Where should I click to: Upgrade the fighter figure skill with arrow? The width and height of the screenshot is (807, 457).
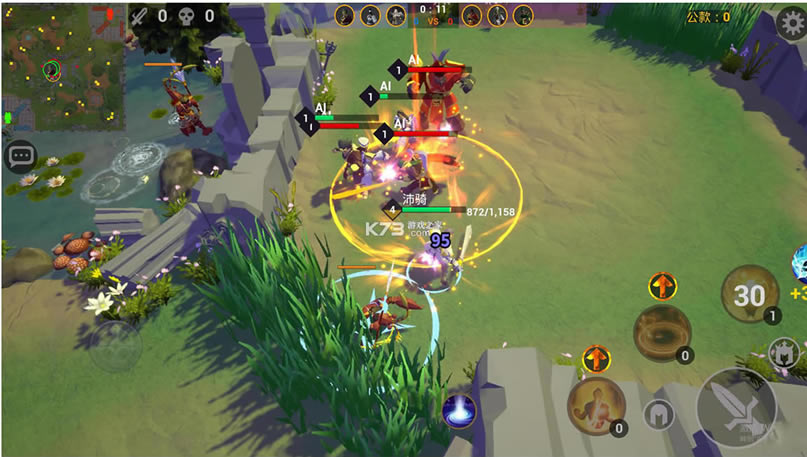596,359
